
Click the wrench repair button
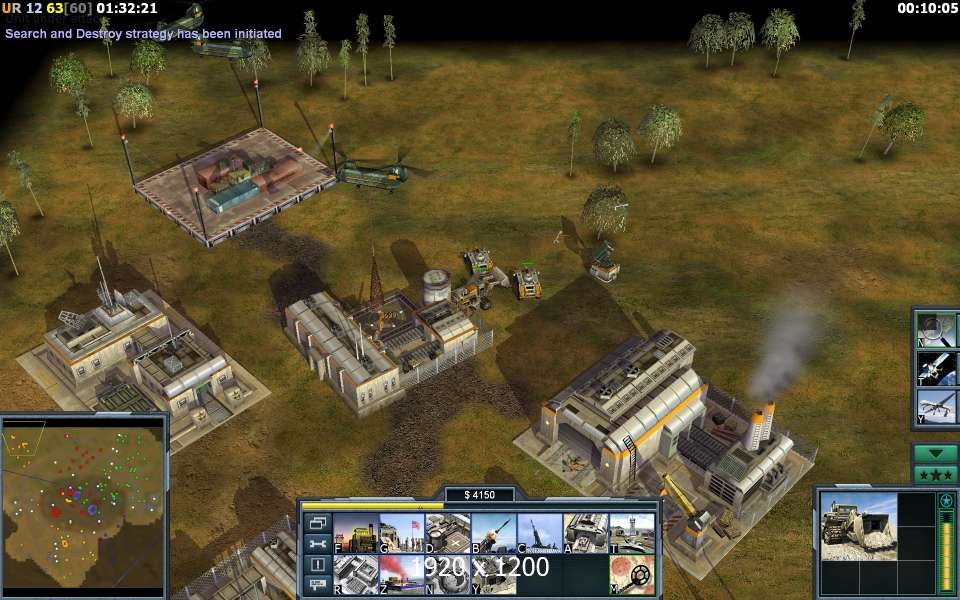point(318,543)
